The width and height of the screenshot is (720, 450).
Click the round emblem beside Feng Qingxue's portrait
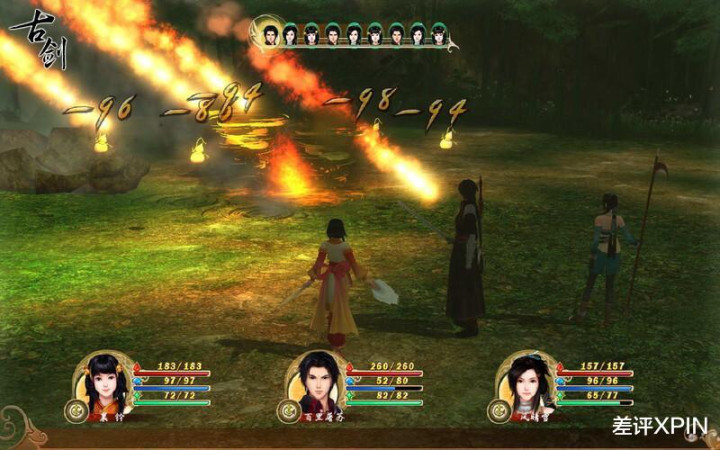[x=497, y=409]
